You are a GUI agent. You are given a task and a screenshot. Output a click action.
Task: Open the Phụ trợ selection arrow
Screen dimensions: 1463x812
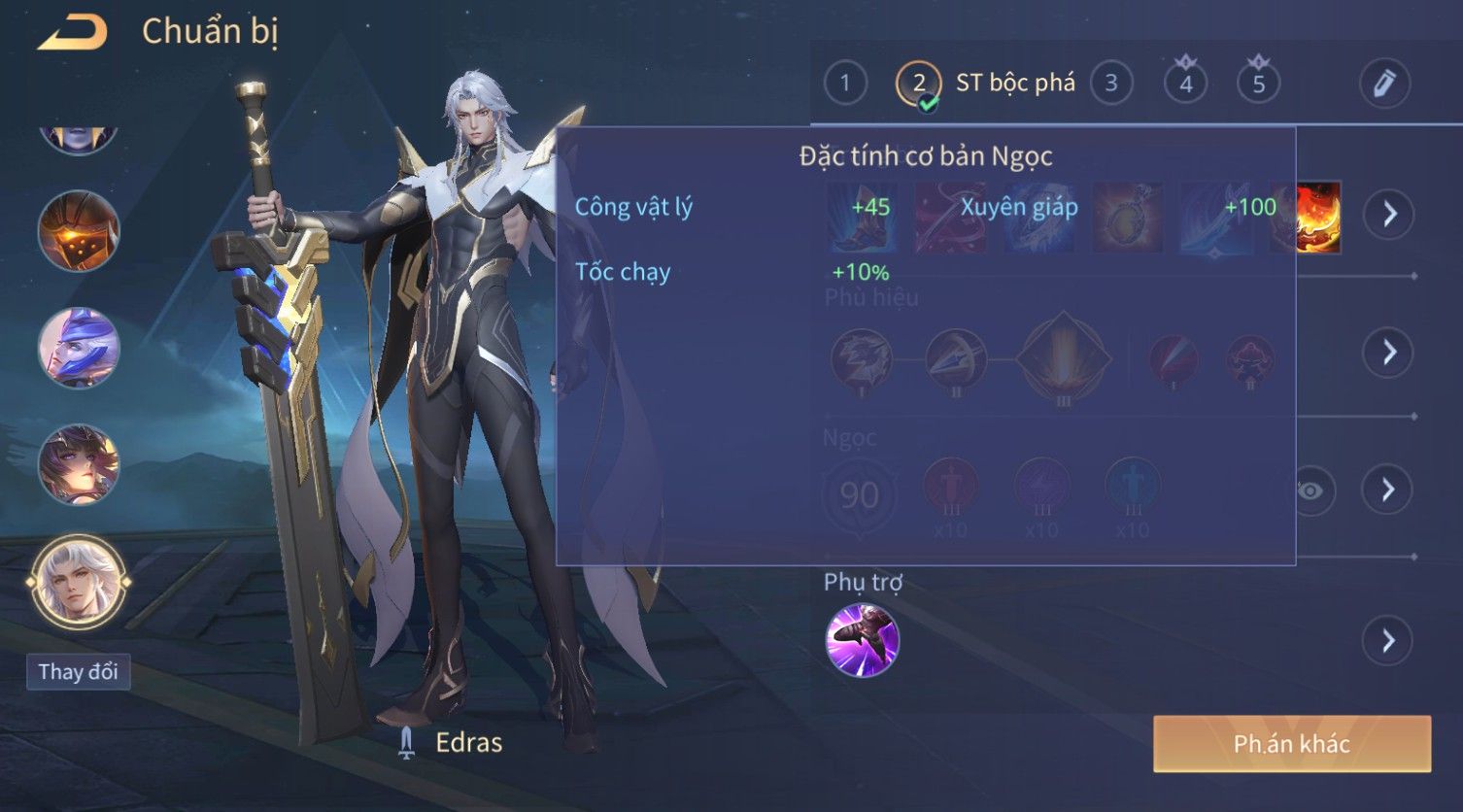1389,641
